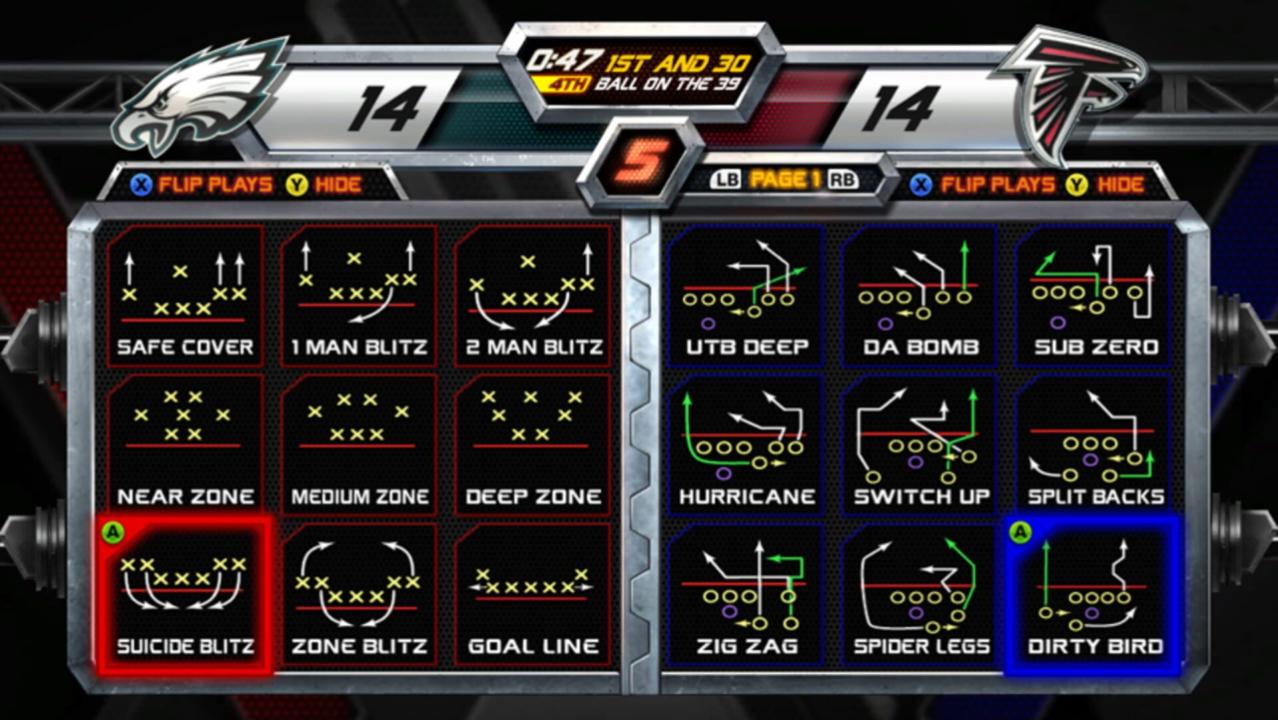Select the highlighted Dirty Bird play
Screen dimensions: 1278x720
point(1095,595)
